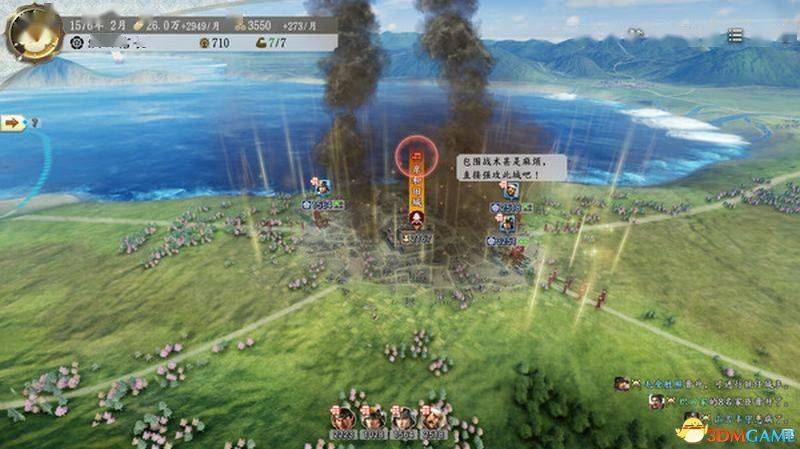Click the orange arrow button on the left edge

13,122
